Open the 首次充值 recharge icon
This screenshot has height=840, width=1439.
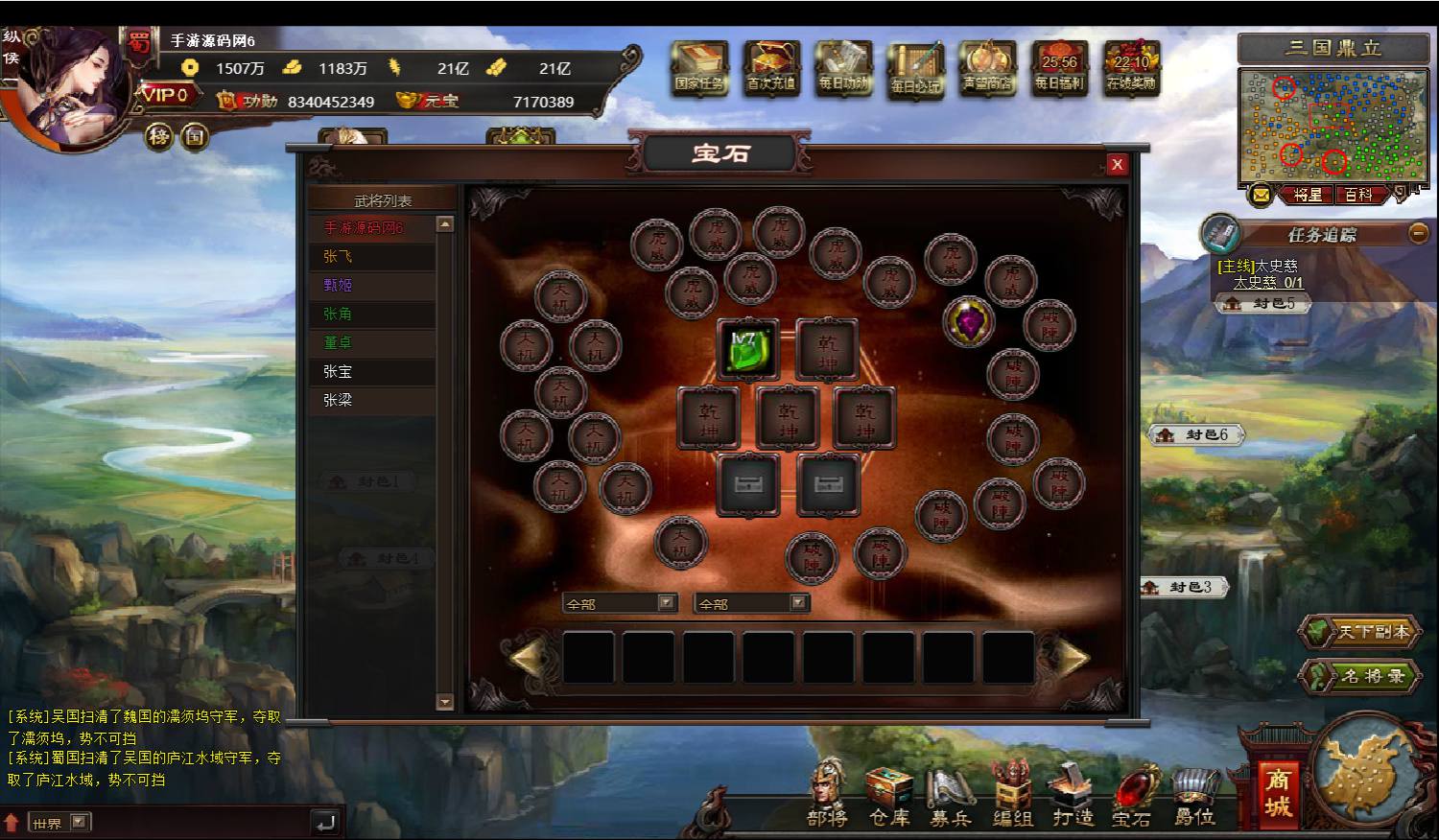(771, 67)
